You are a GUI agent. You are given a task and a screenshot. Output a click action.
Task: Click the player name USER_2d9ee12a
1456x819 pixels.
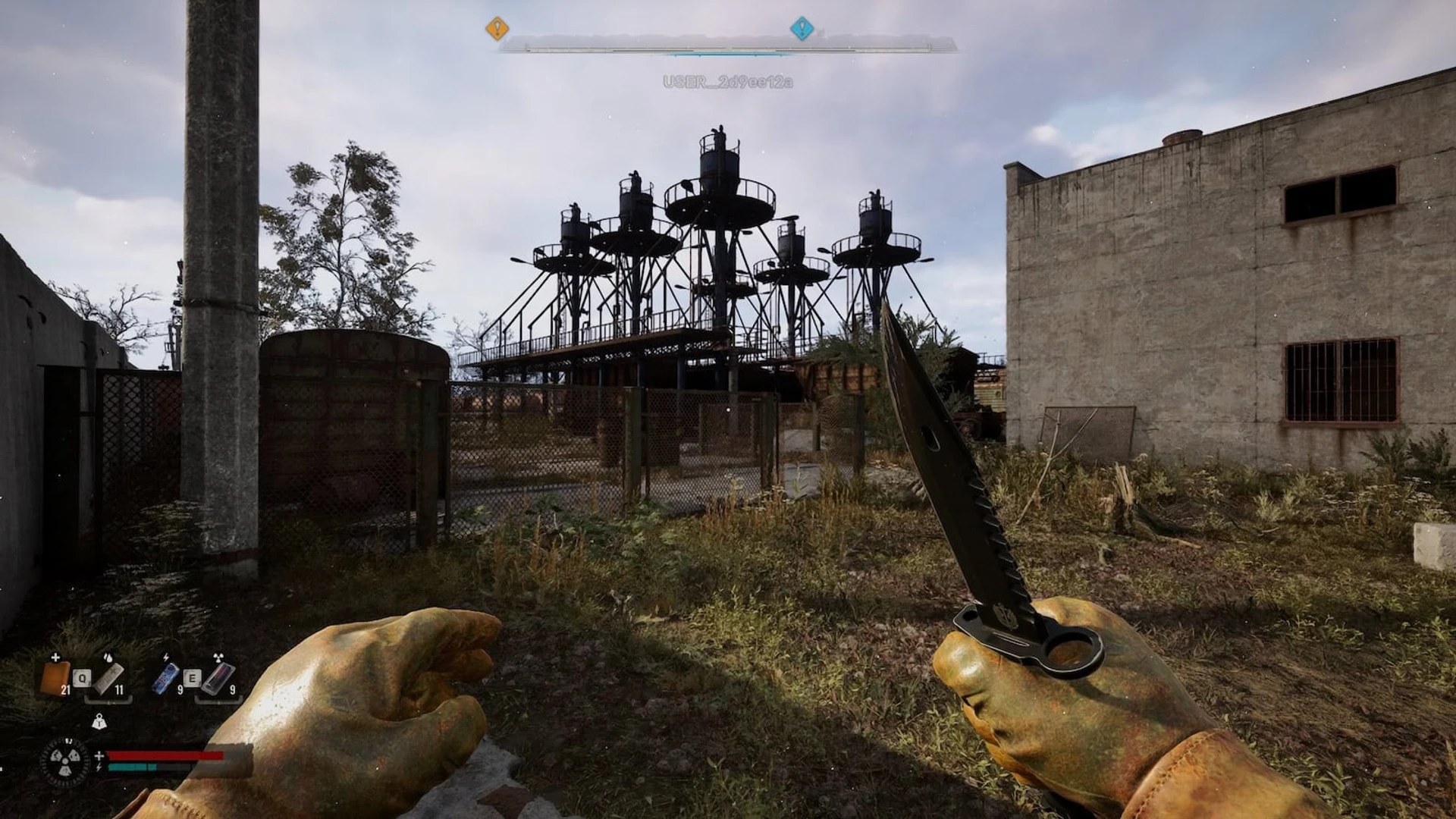729,80
